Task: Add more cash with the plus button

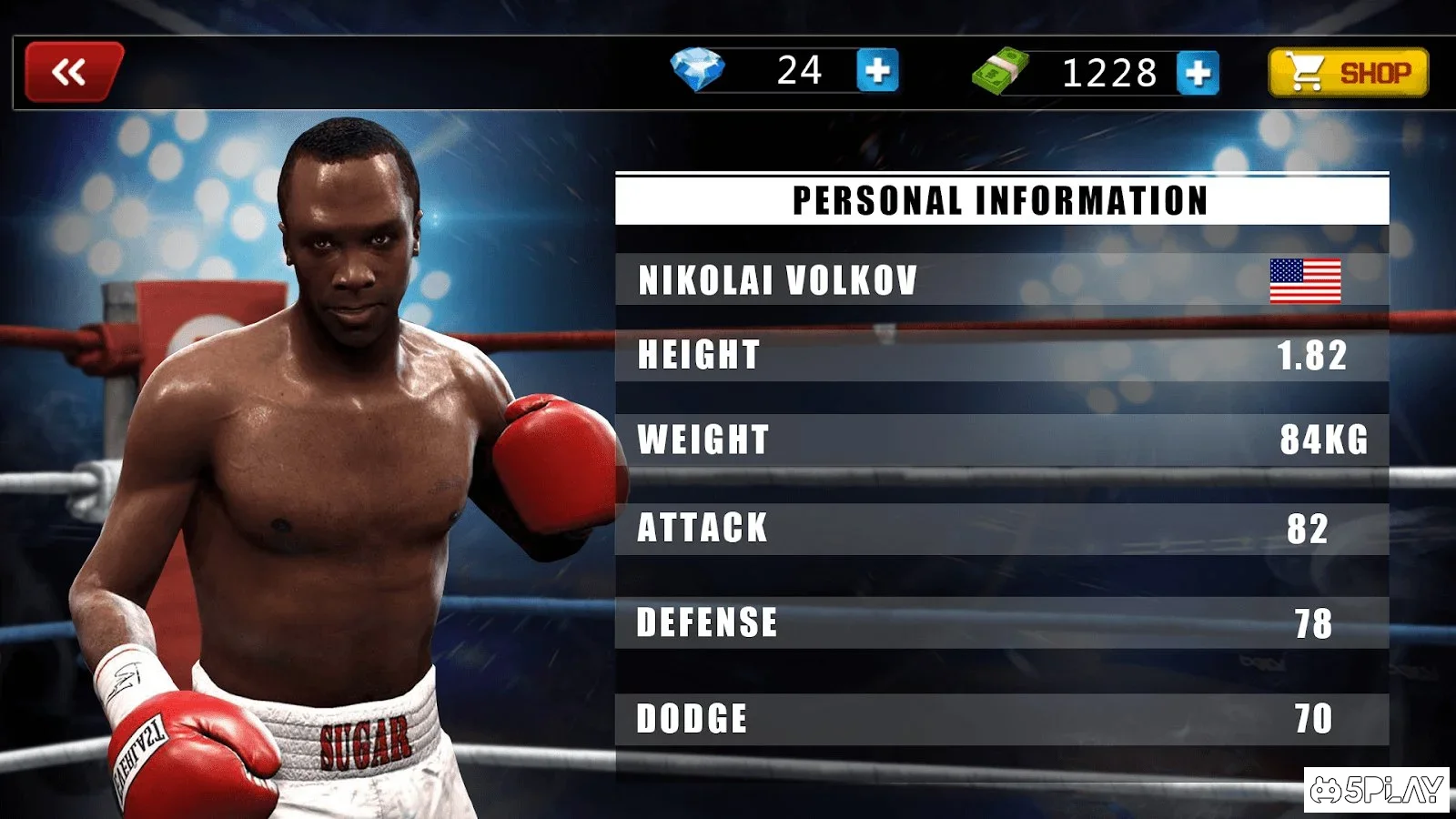Action: tap(1198, 73)
